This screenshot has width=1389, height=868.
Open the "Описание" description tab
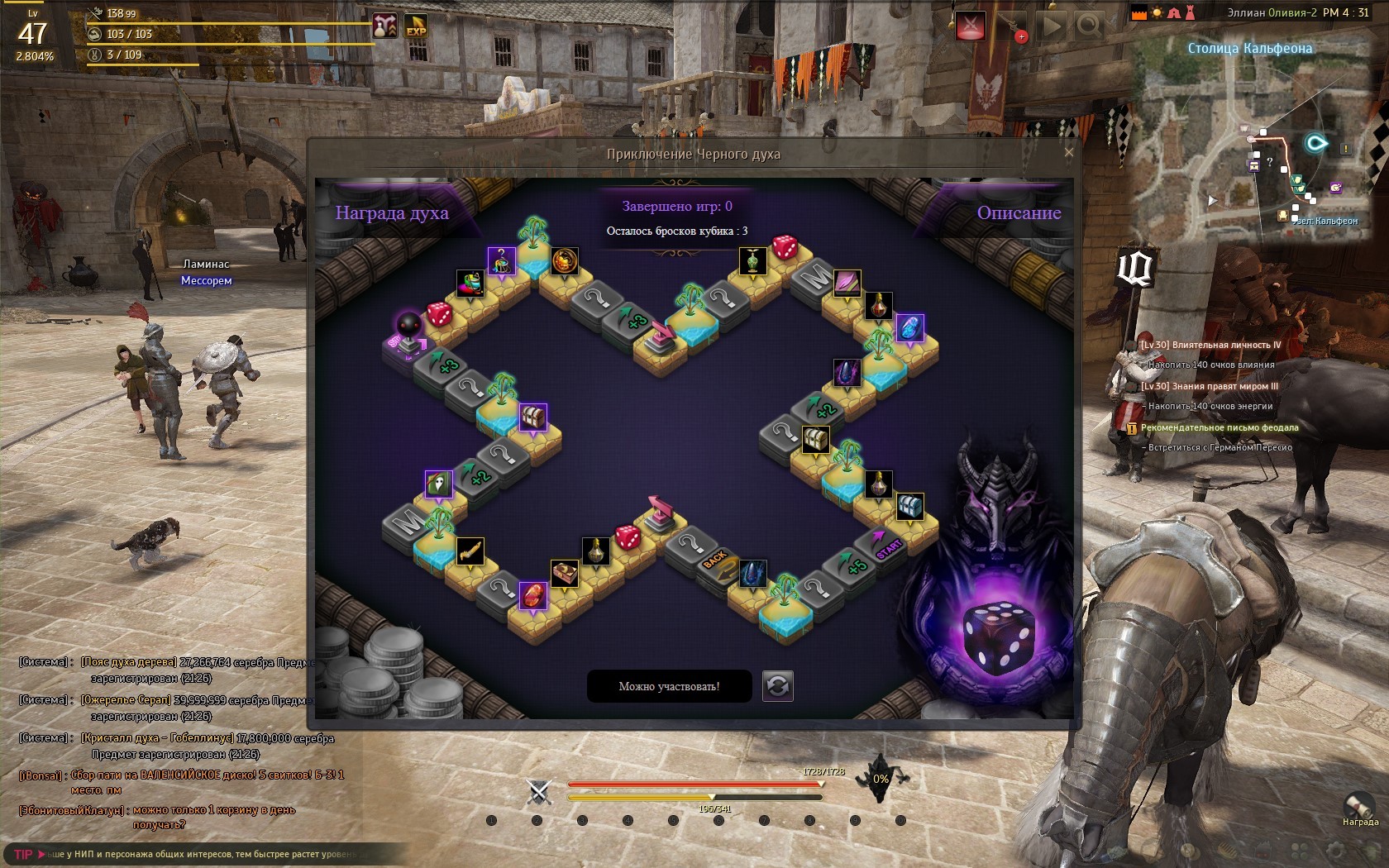(1019, 213)
